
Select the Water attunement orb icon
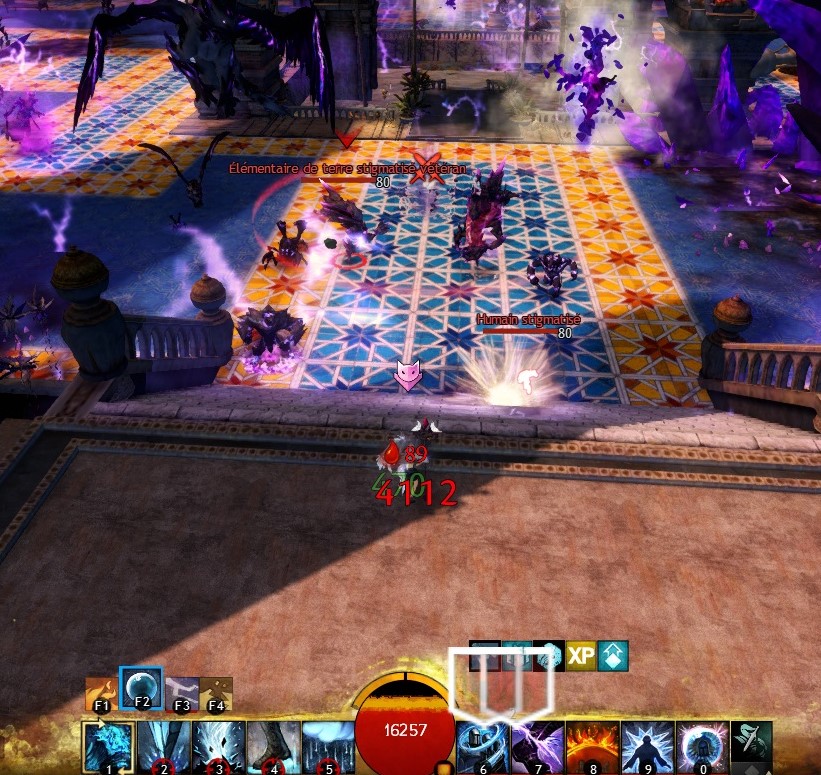point(141,687)
